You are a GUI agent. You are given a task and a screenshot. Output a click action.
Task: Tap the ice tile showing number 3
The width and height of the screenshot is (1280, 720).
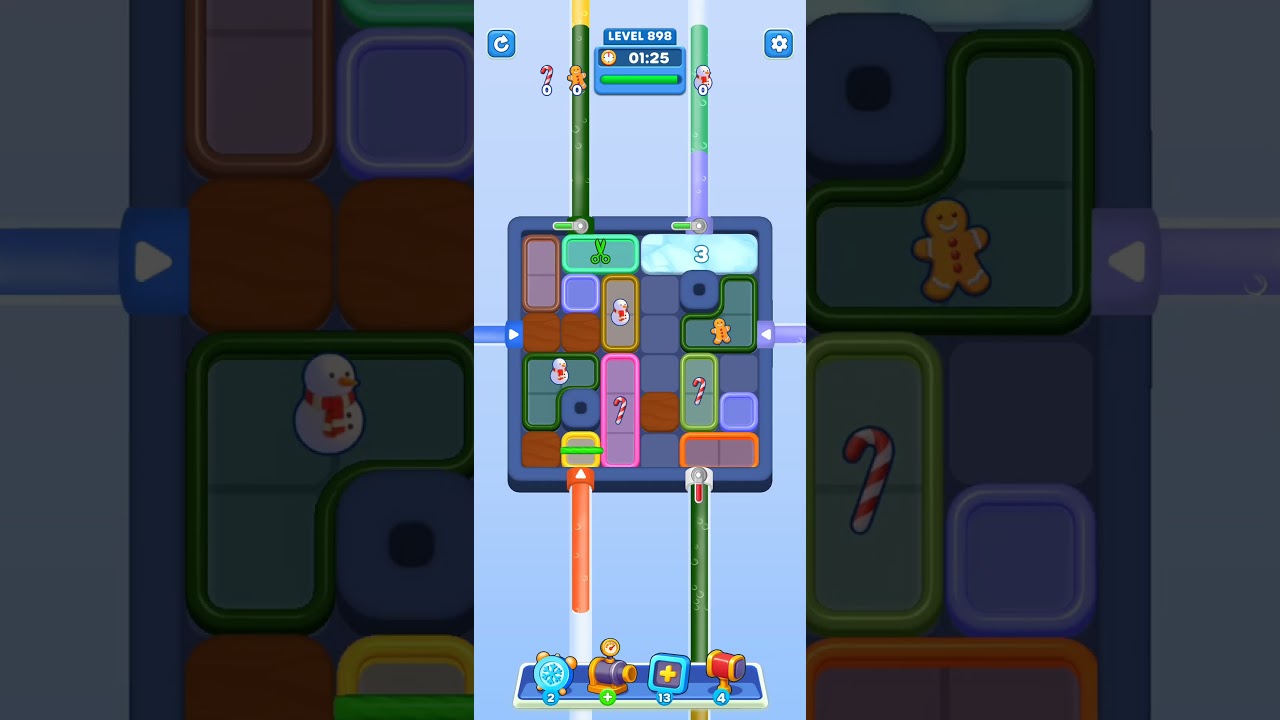[x=700, y=253]
